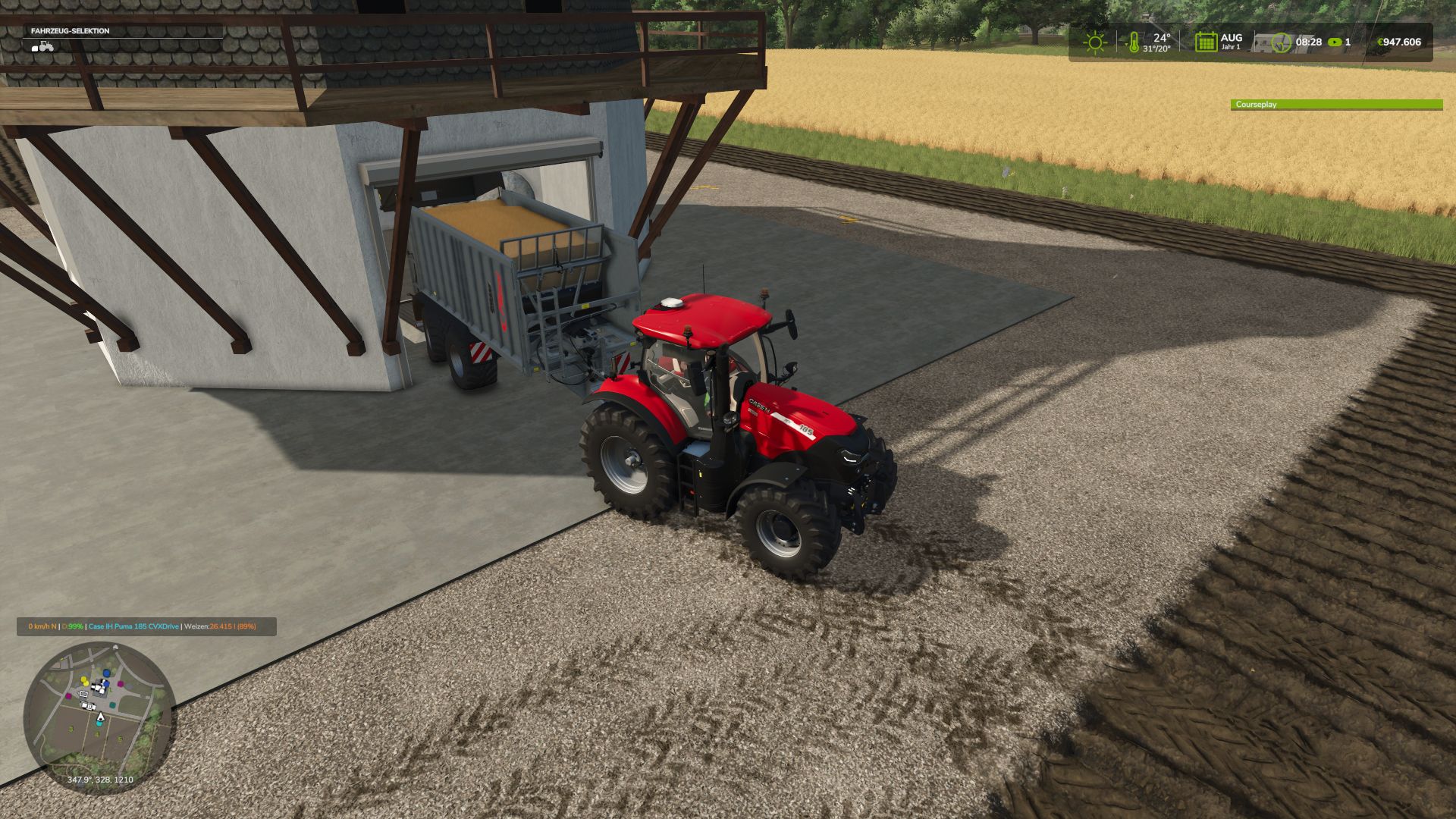Click the sun weather icon
This screenshot has height=819, width=1456.
pyautogui.click(x=1094, y=42)
